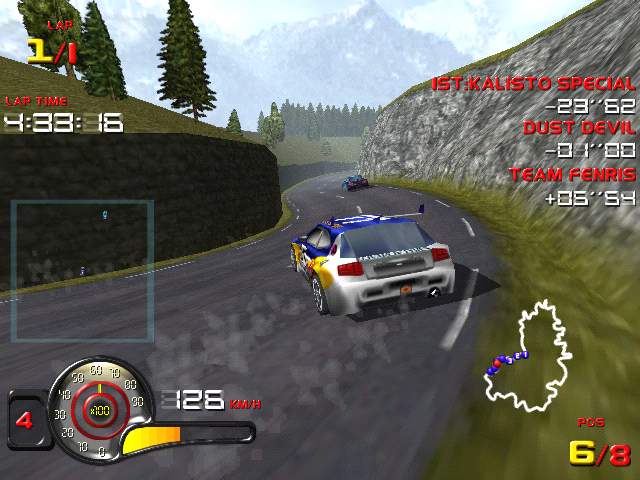Select the rear-view mirror panel

click(x=82, y=270)
